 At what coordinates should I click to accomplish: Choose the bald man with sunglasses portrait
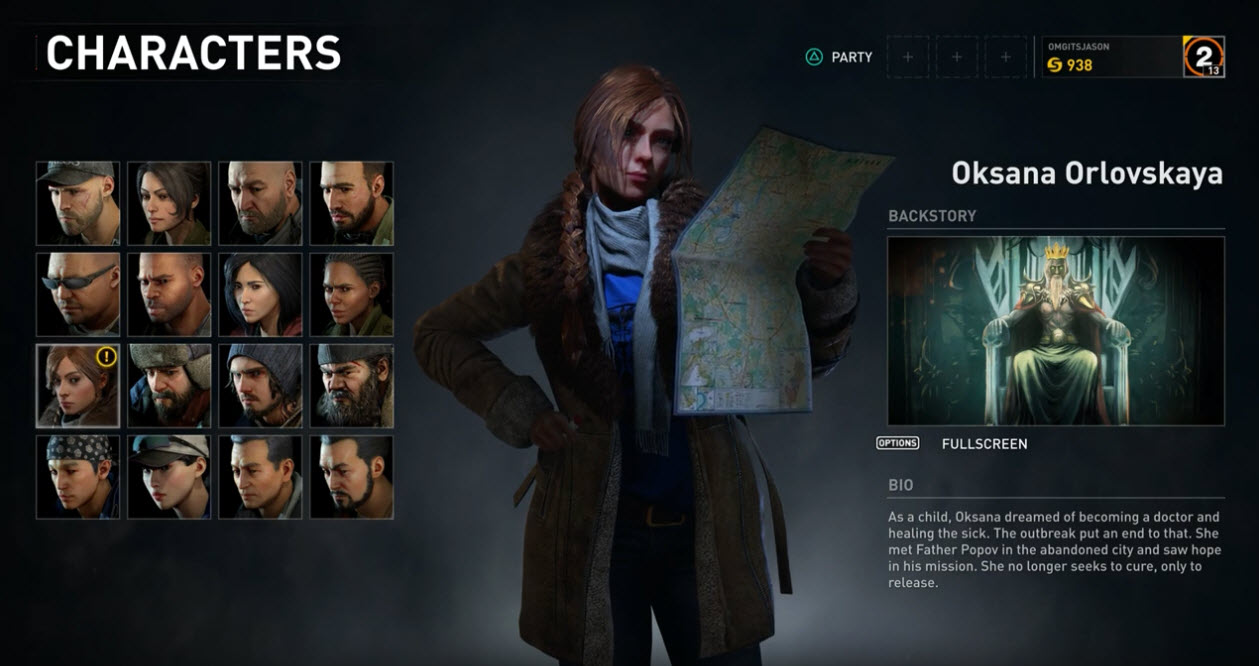pyautogui.click(x=78, y=294)
